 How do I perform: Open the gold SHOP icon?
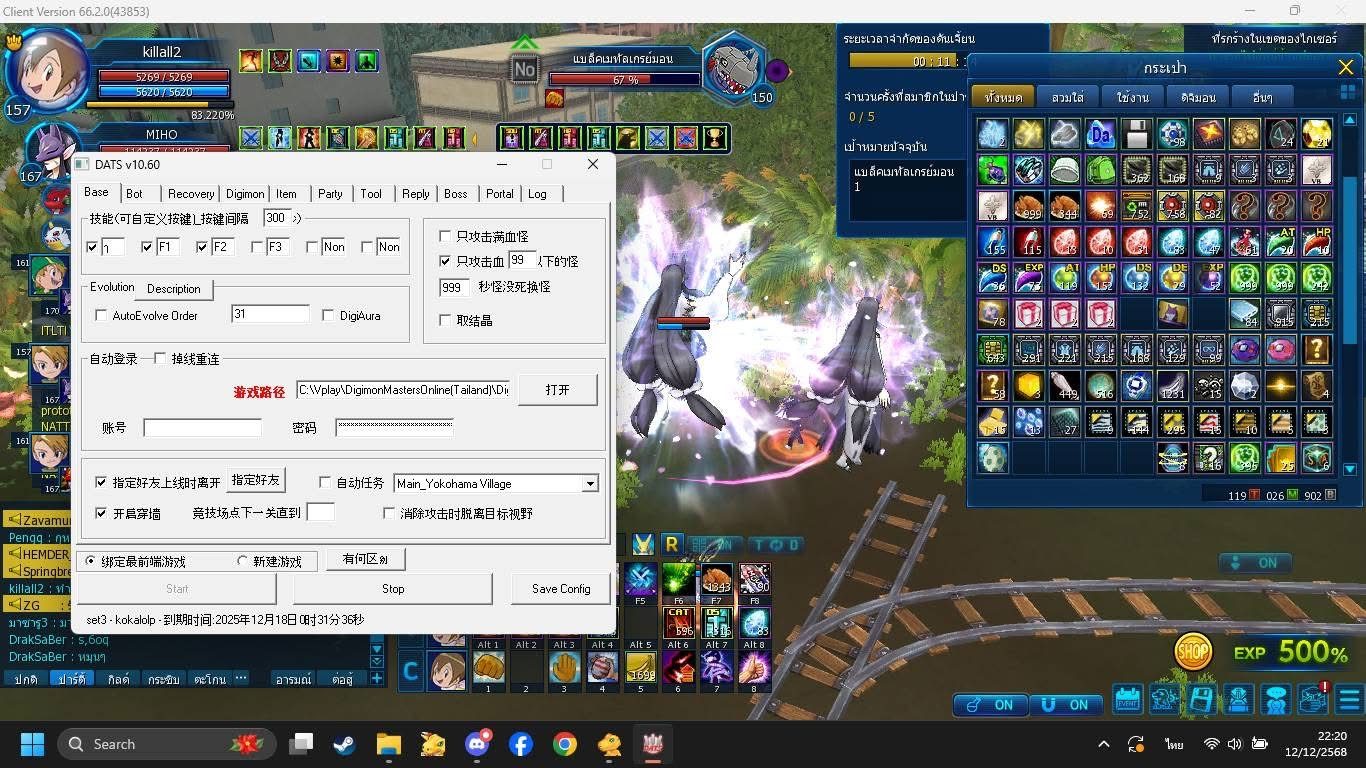(x=1192, y=652)
